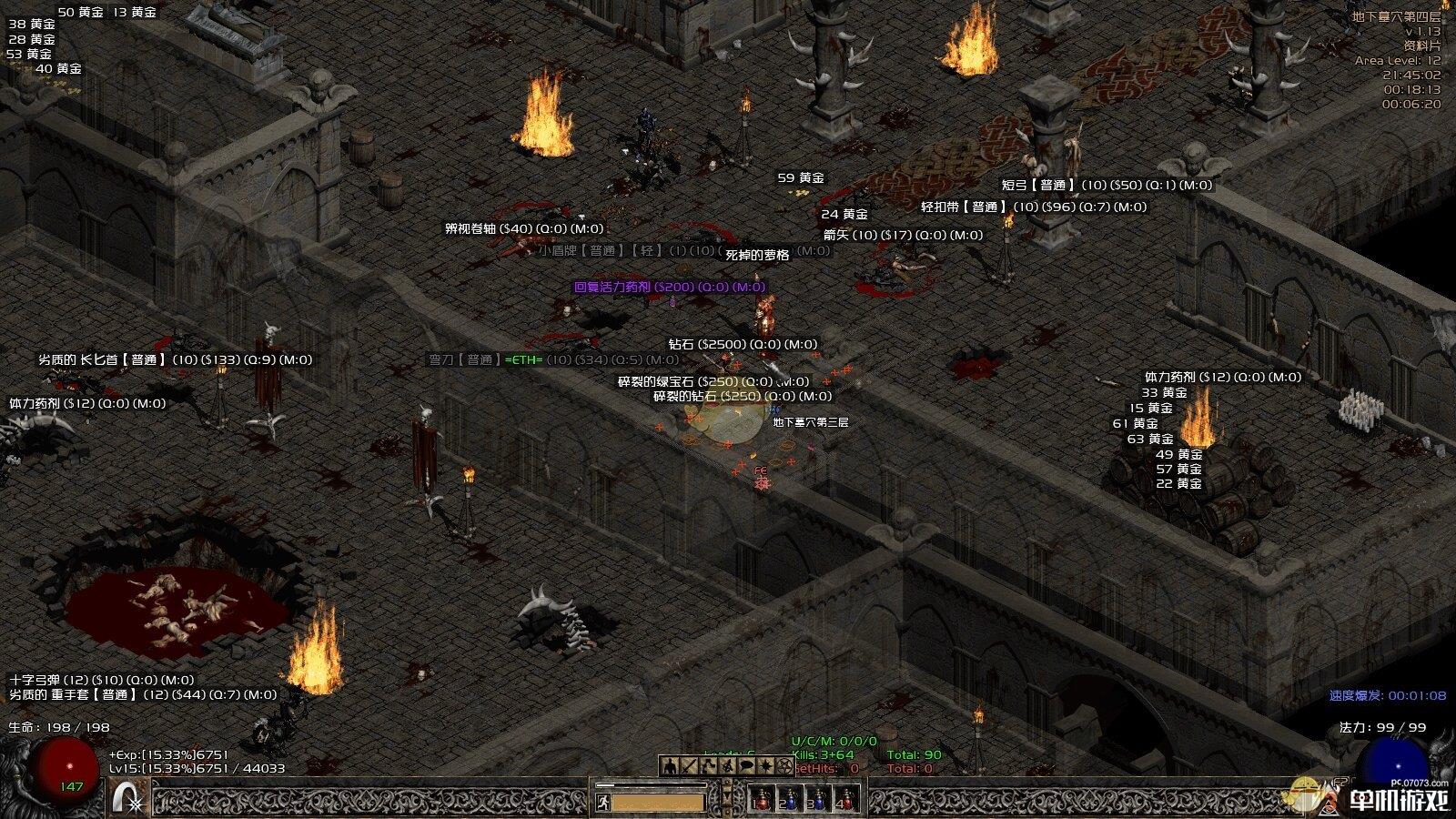Toggle the run/walk button
The image size is (1456, 819).
(x=602, y=802)
